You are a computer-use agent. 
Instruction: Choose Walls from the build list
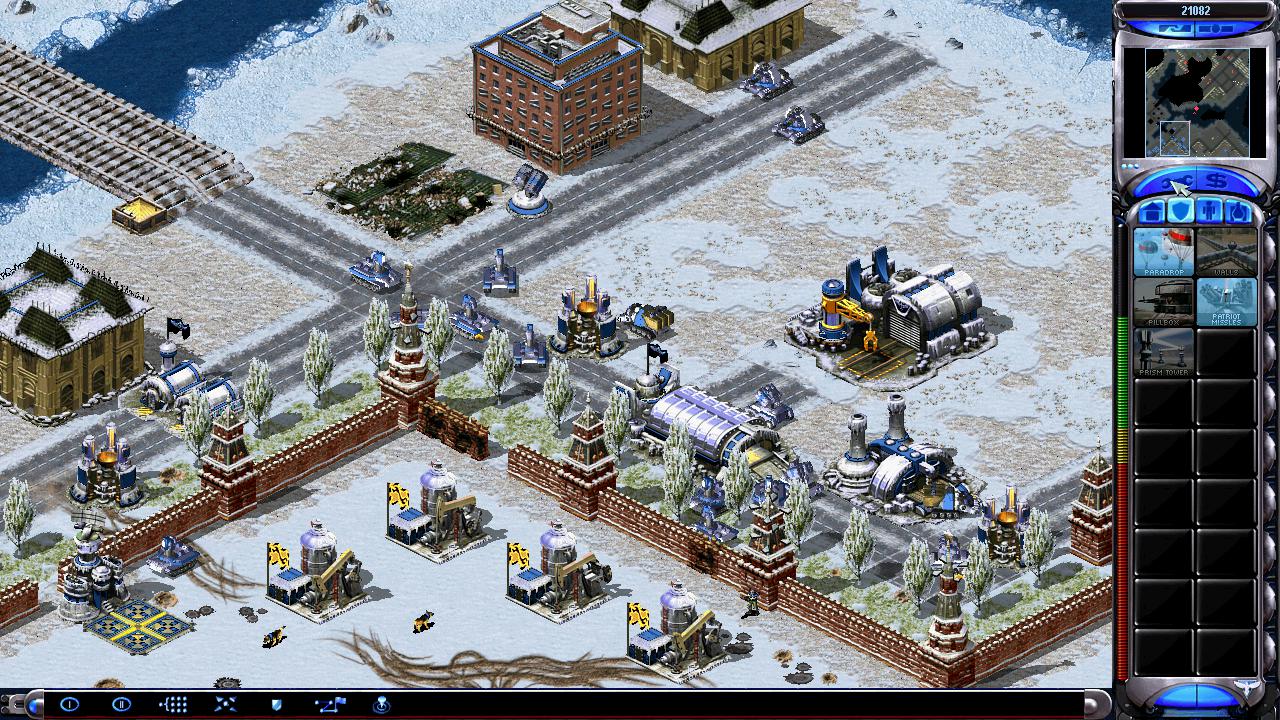(x=1226, y=252)
